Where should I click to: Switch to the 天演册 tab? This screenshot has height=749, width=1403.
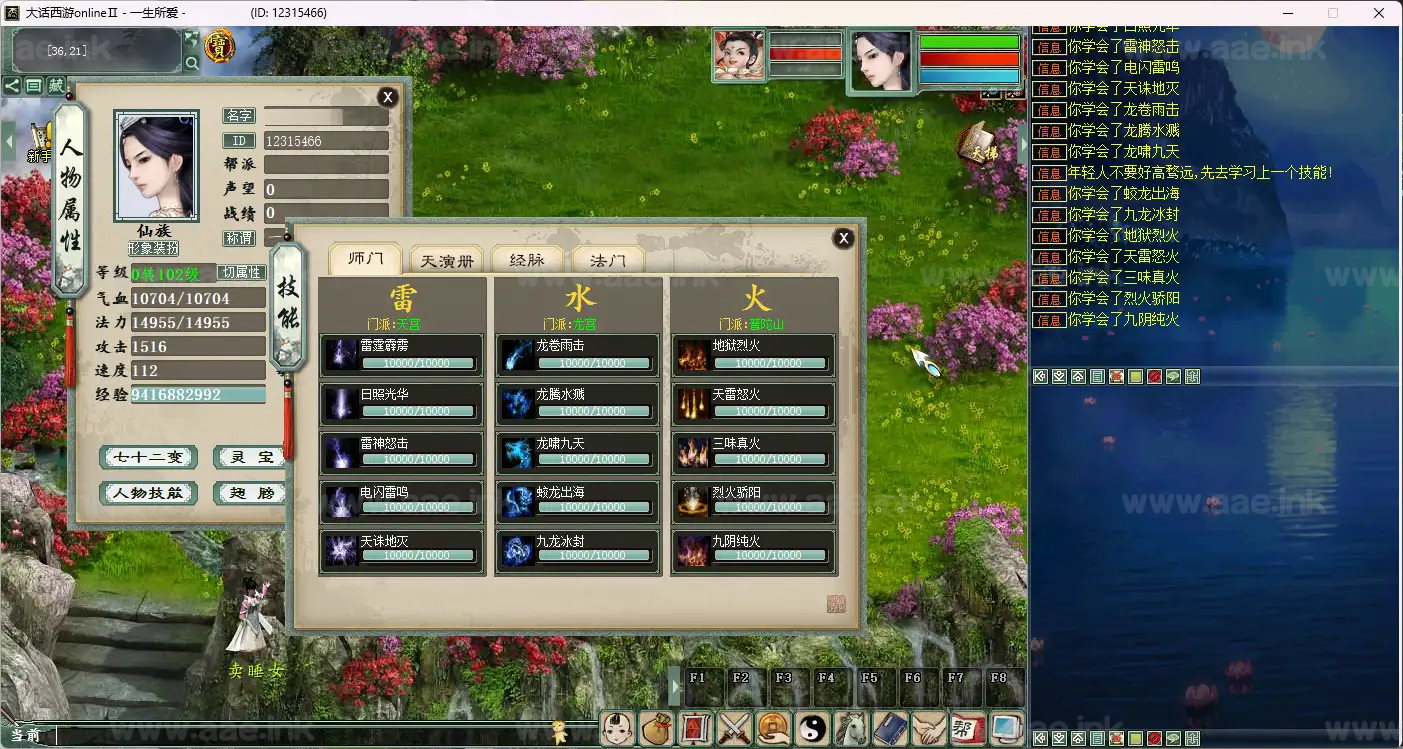(447, 261)
